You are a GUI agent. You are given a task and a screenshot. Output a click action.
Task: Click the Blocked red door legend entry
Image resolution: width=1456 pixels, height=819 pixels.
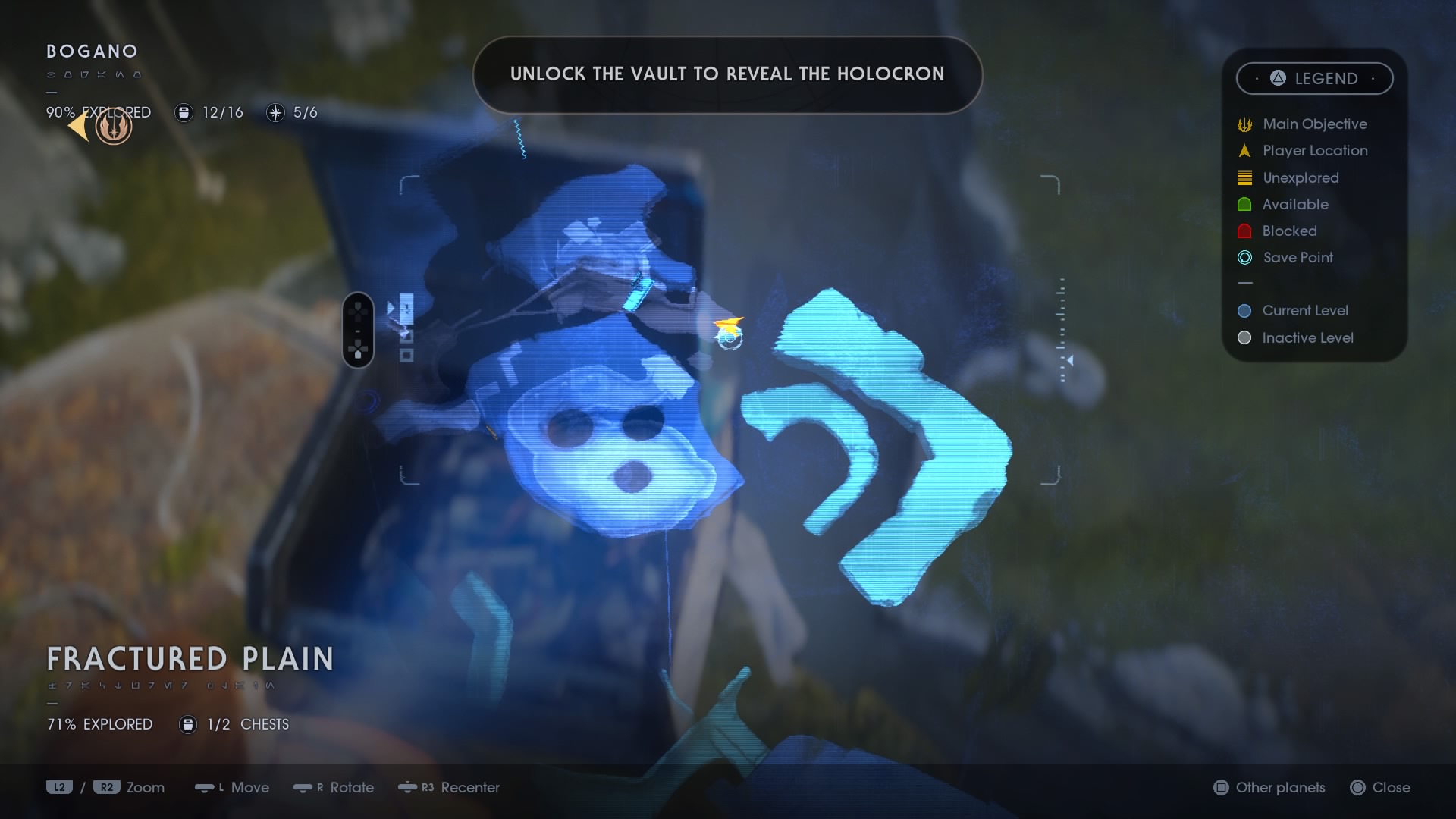1288,231
